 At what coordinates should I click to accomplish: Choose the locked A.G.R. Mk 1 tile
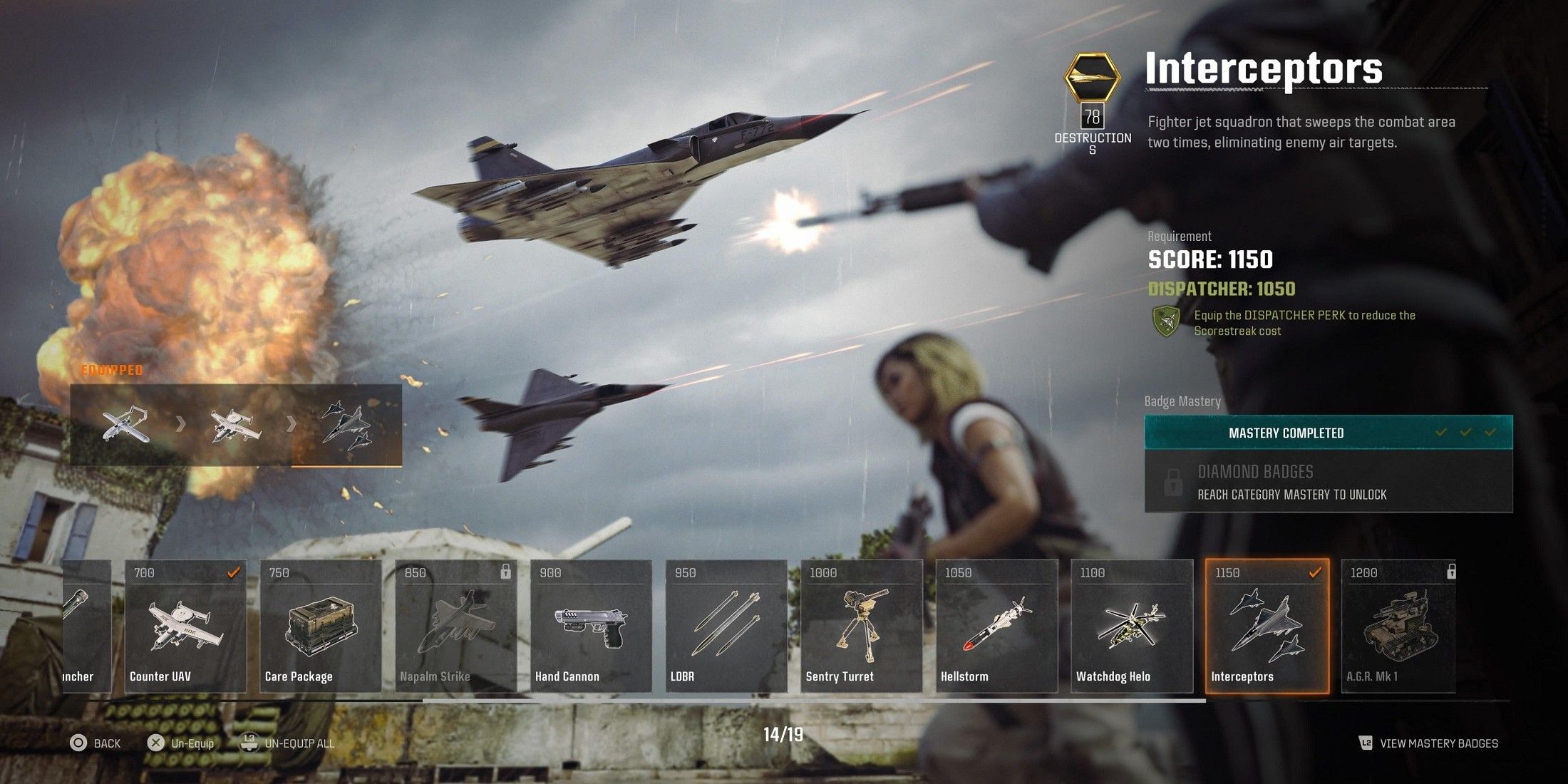coord(1398,626)
